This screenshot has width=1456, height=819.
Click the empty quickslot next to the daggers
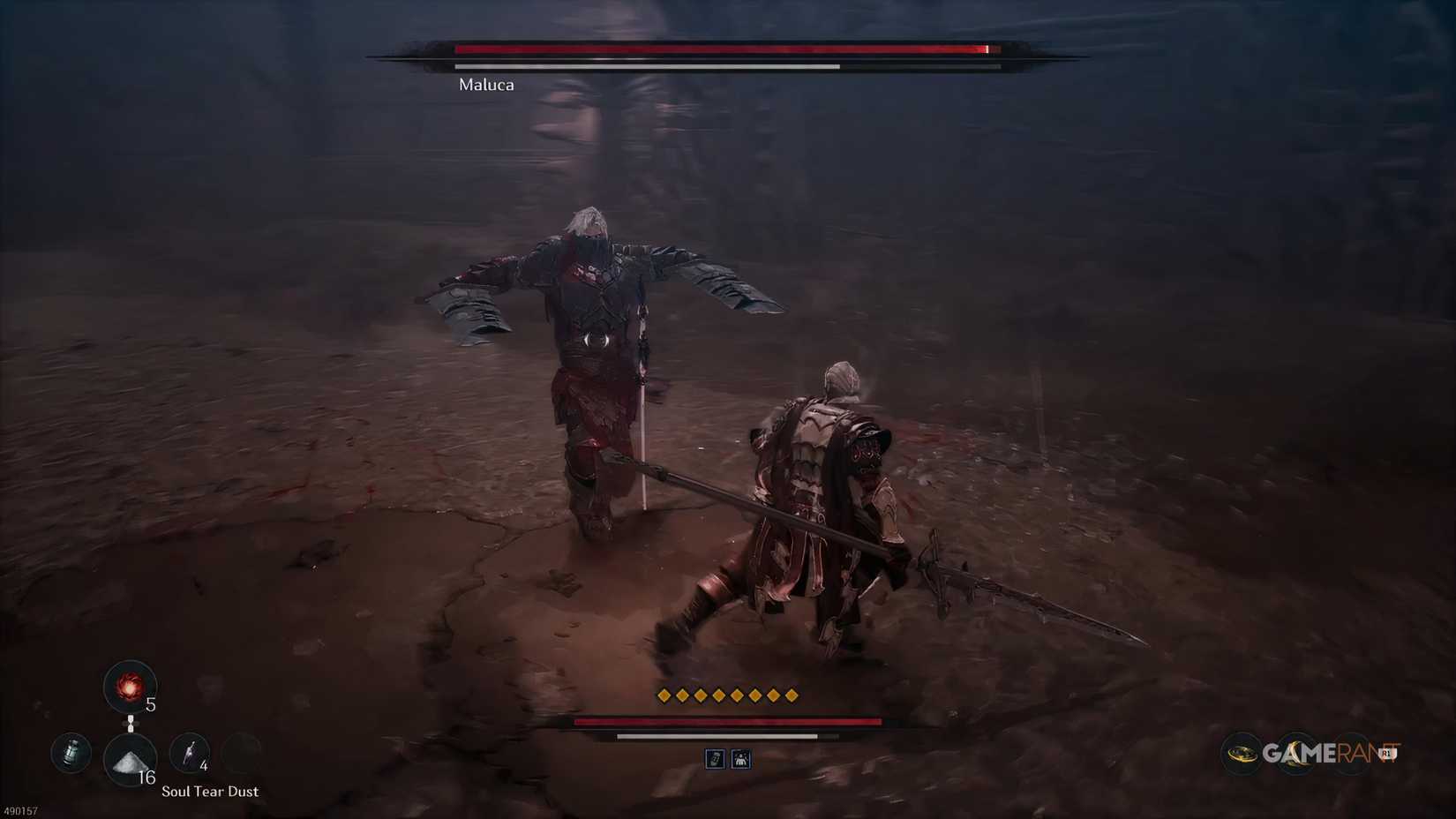pos(240,752)
